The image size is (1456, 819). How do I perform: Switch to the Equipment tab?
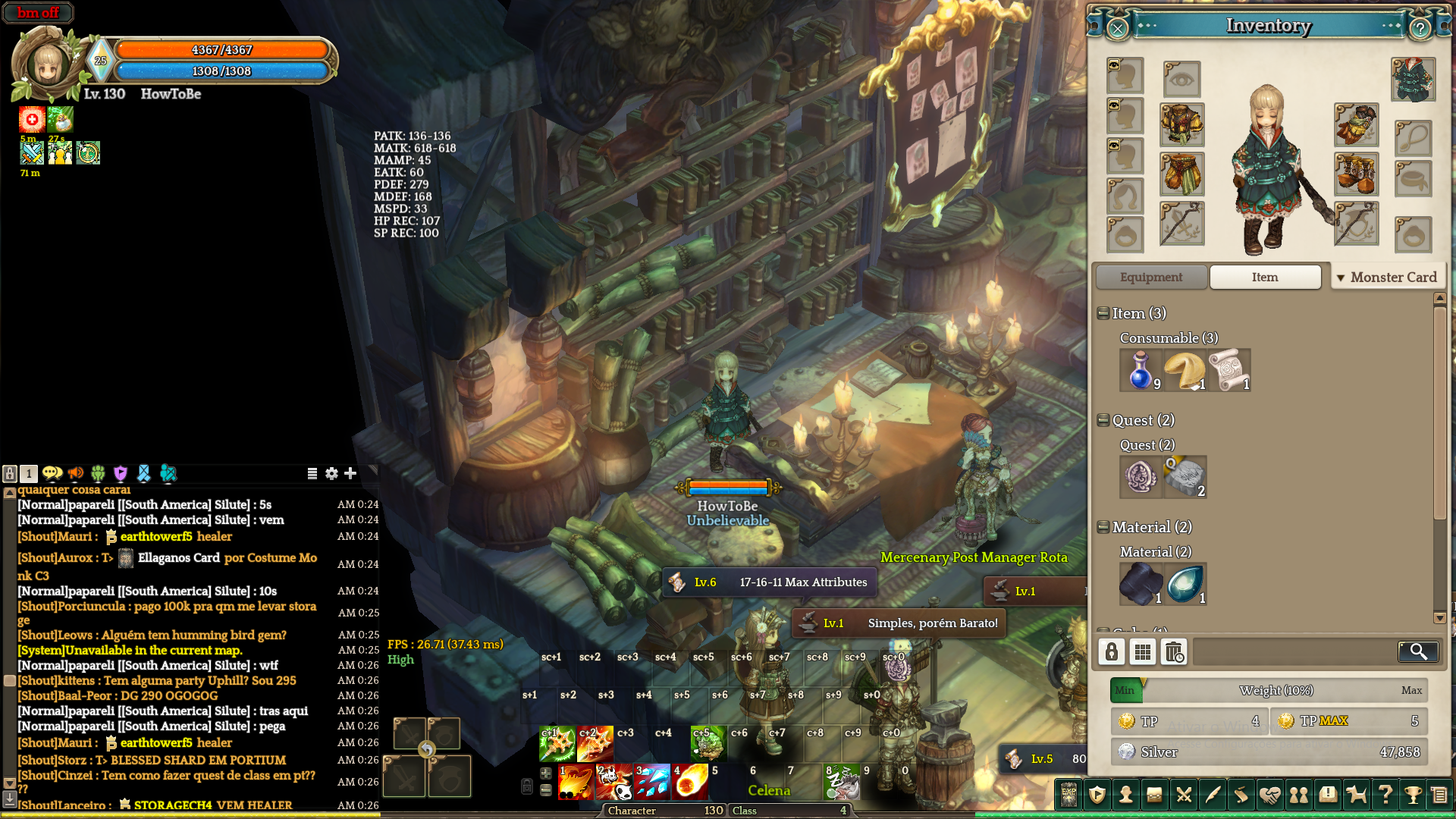1150,278
